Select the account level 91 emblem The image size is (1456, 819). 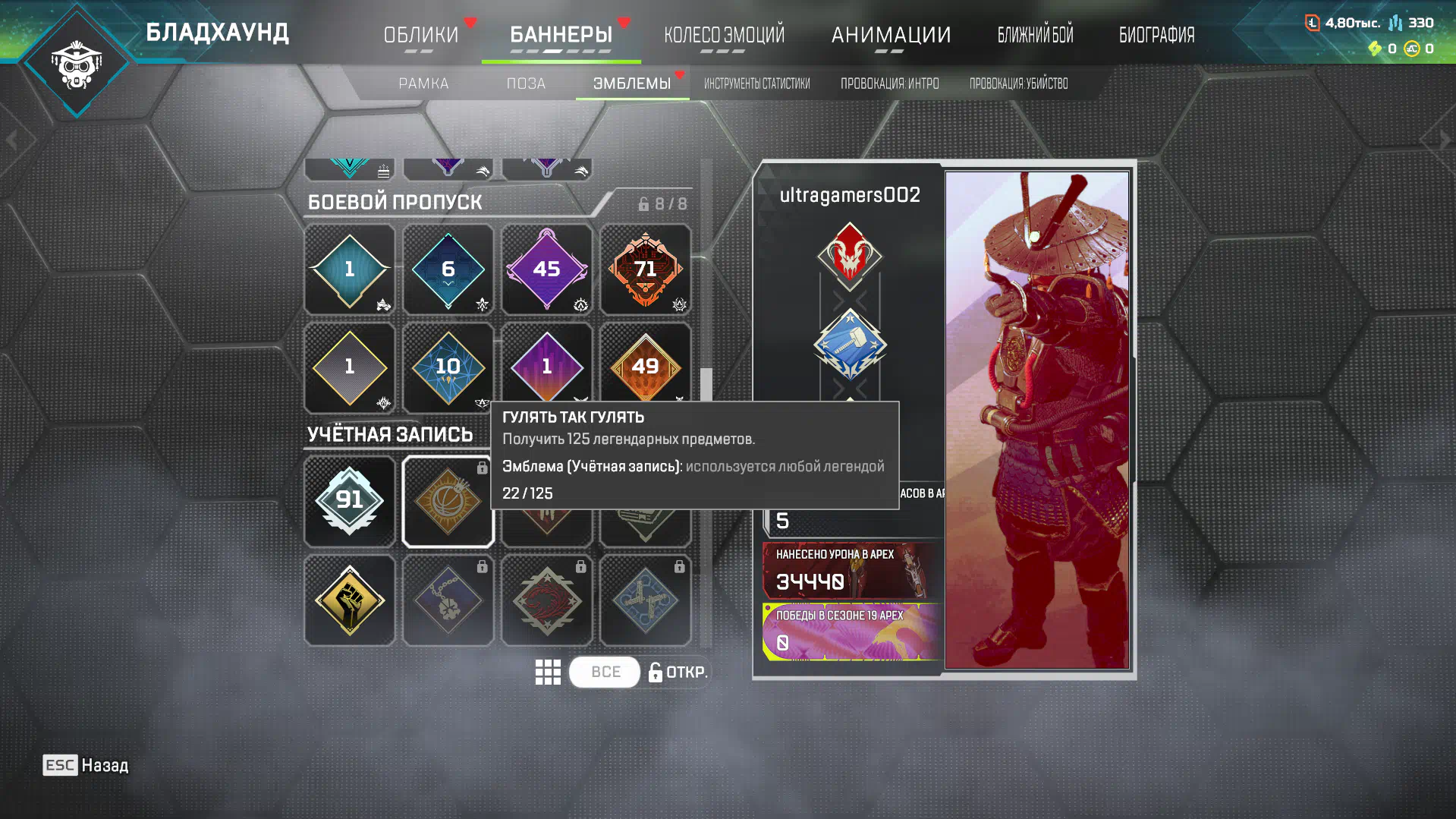click(x=349, y=501)
